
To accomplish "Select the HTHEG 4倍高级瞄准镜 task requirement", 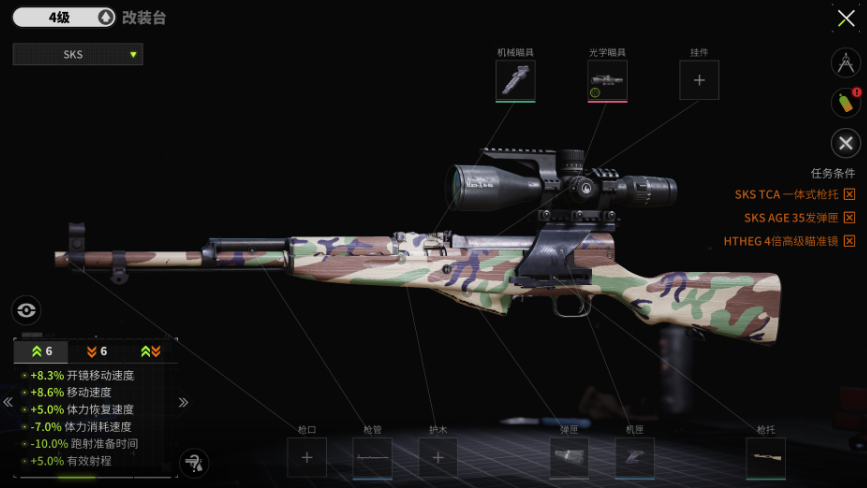I will [789, 241].
